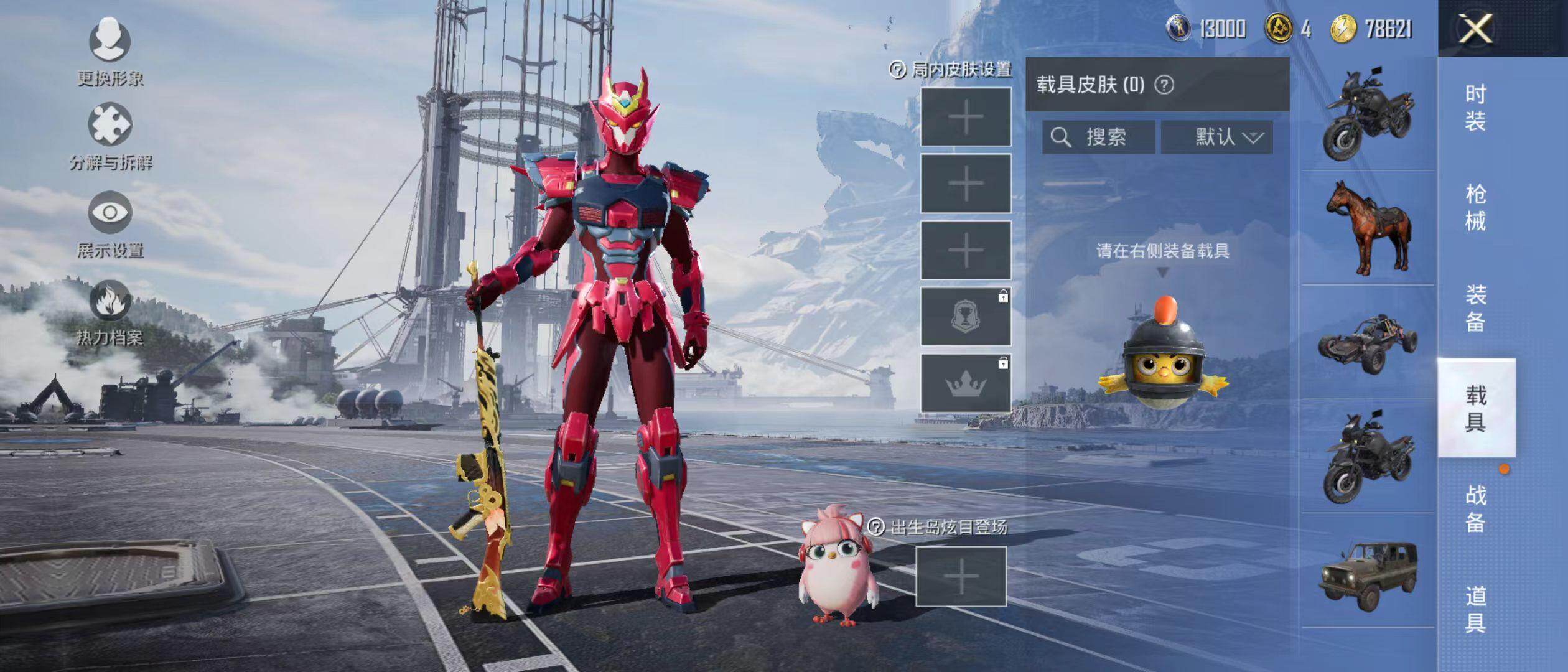Open the locked trophy skin slot
This screenshot has height=672, width=1568.
pyautogui.click(x=966, y=317)
